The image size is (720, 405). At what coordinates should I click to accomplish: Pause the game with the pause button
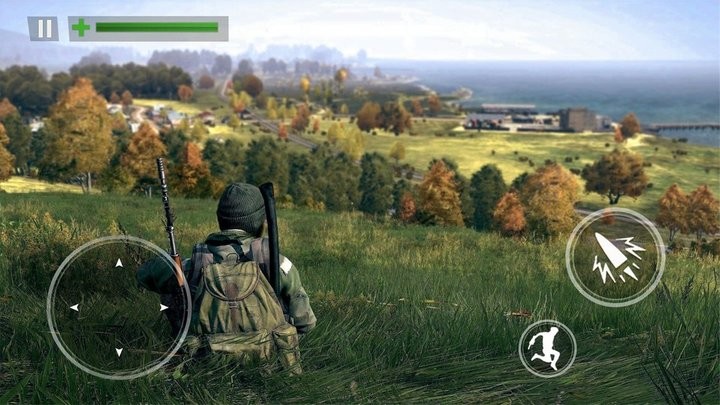pyautogui.click(x=43, y=28)
